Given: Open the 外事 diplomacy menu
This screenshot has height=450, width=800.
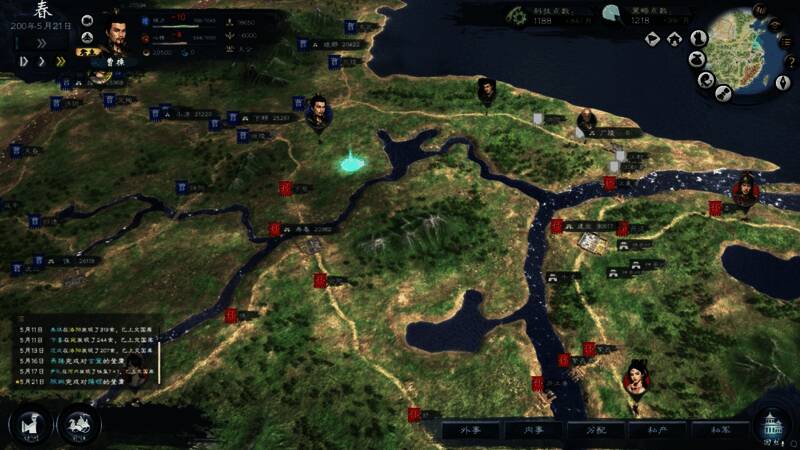Looking at the screenshot, I should pyautogui.click(x=471, y=430).
